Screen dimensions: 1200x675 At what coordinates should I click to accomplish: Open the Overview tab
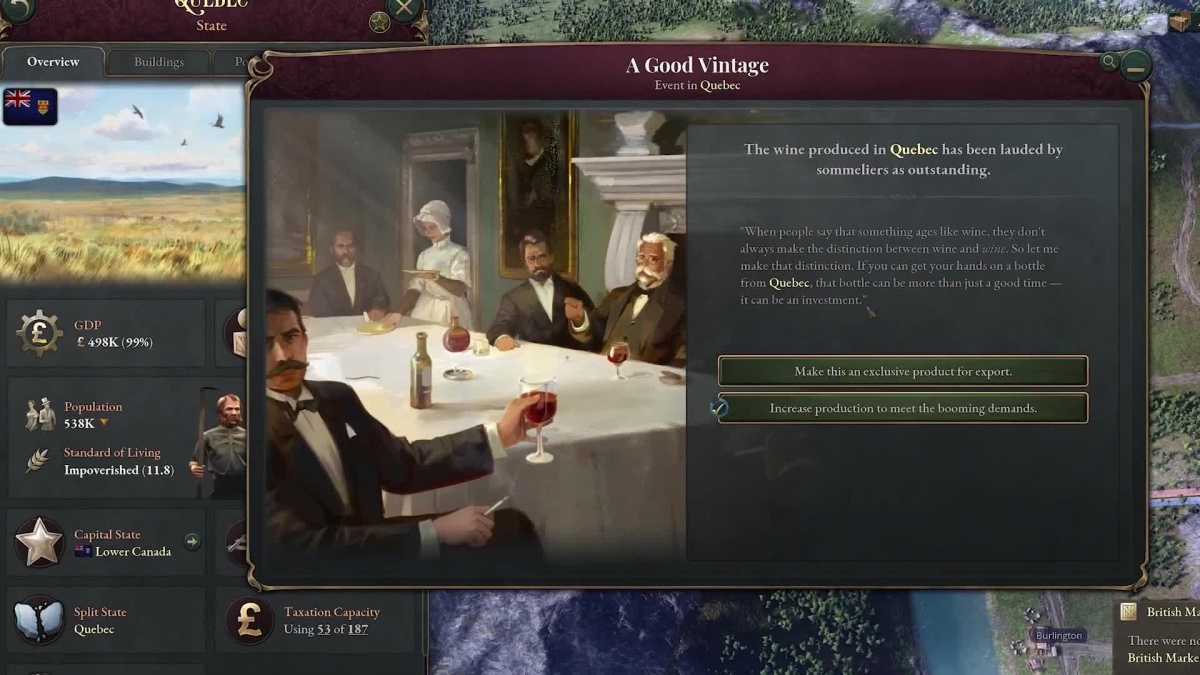(53, 62)
